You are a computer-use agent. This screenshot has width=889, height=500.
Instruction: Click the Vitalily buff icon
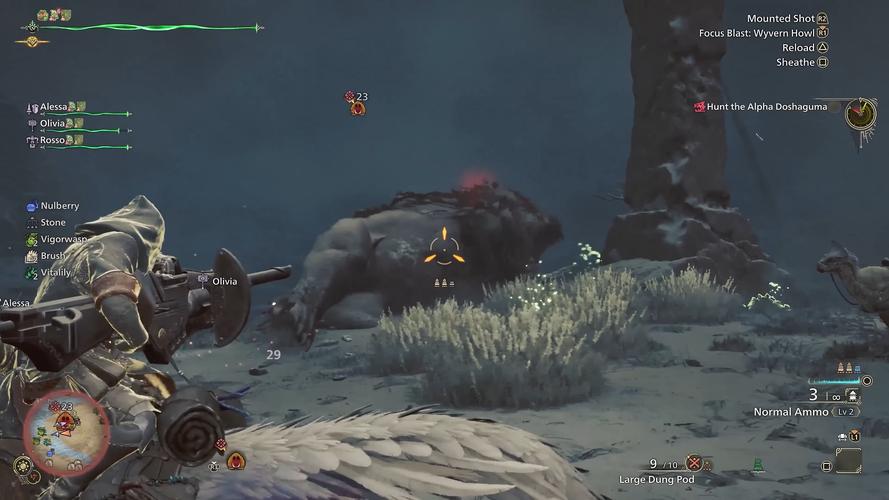click(x=32, y=272)
